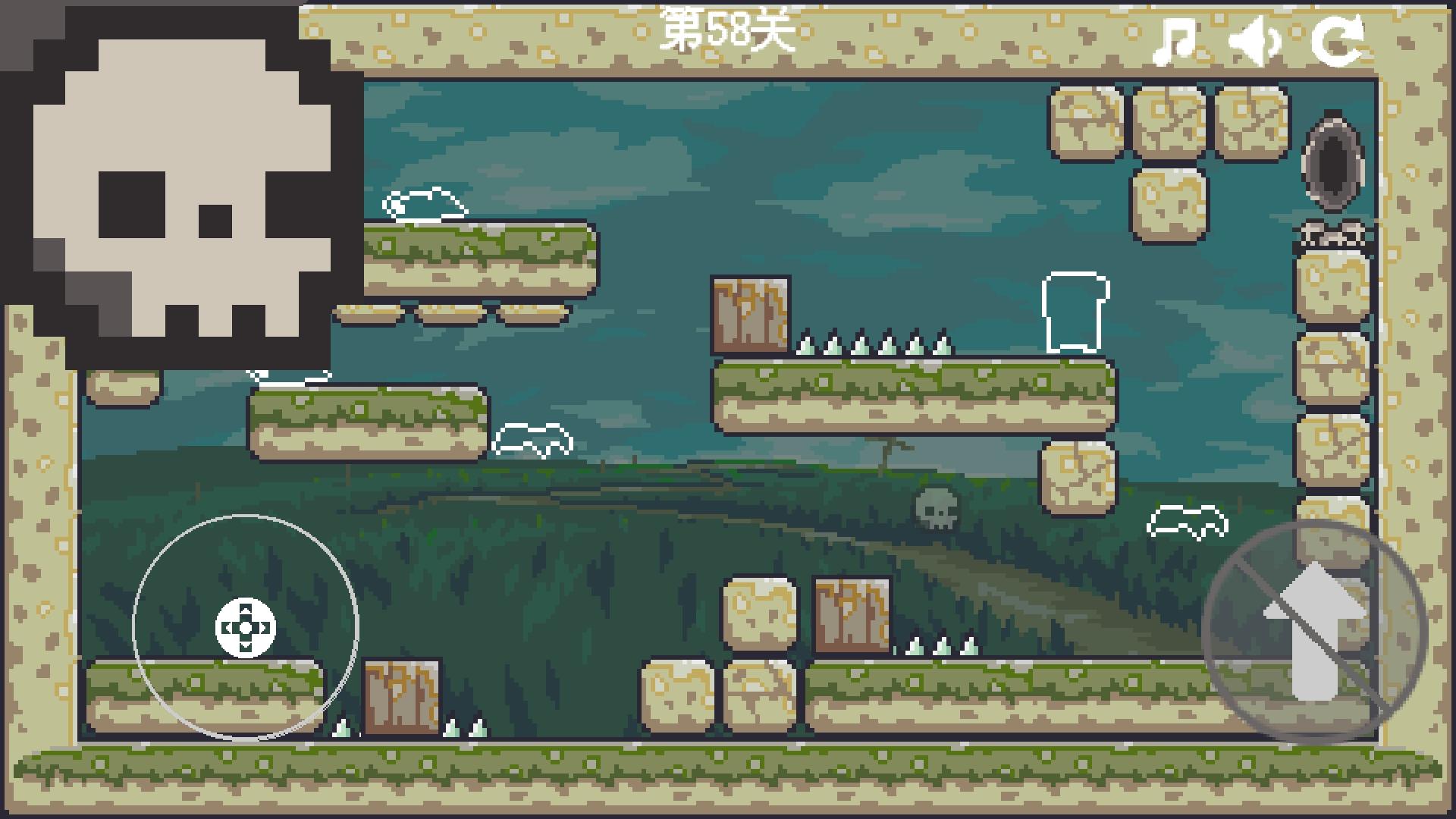Tap the center of the directional joystick

click(x=245, y=626)
